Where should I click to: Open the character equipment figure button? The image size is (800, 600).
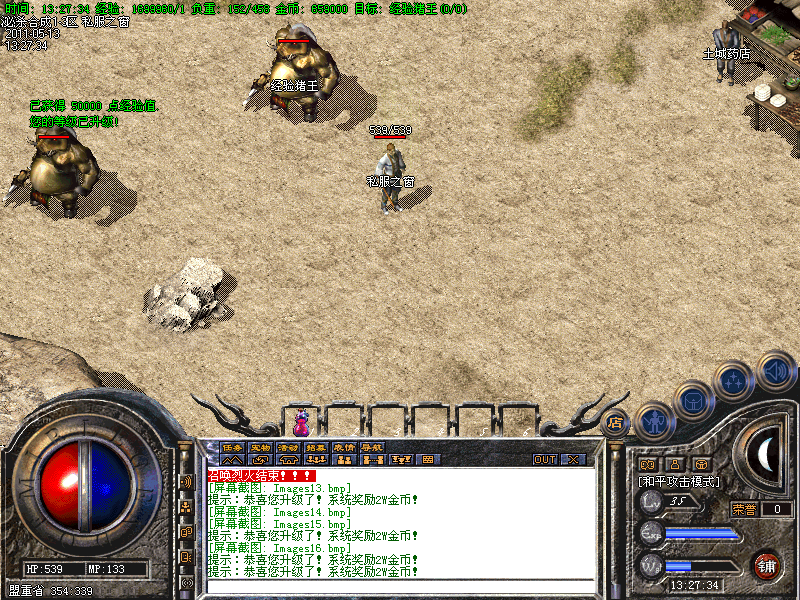654,419
